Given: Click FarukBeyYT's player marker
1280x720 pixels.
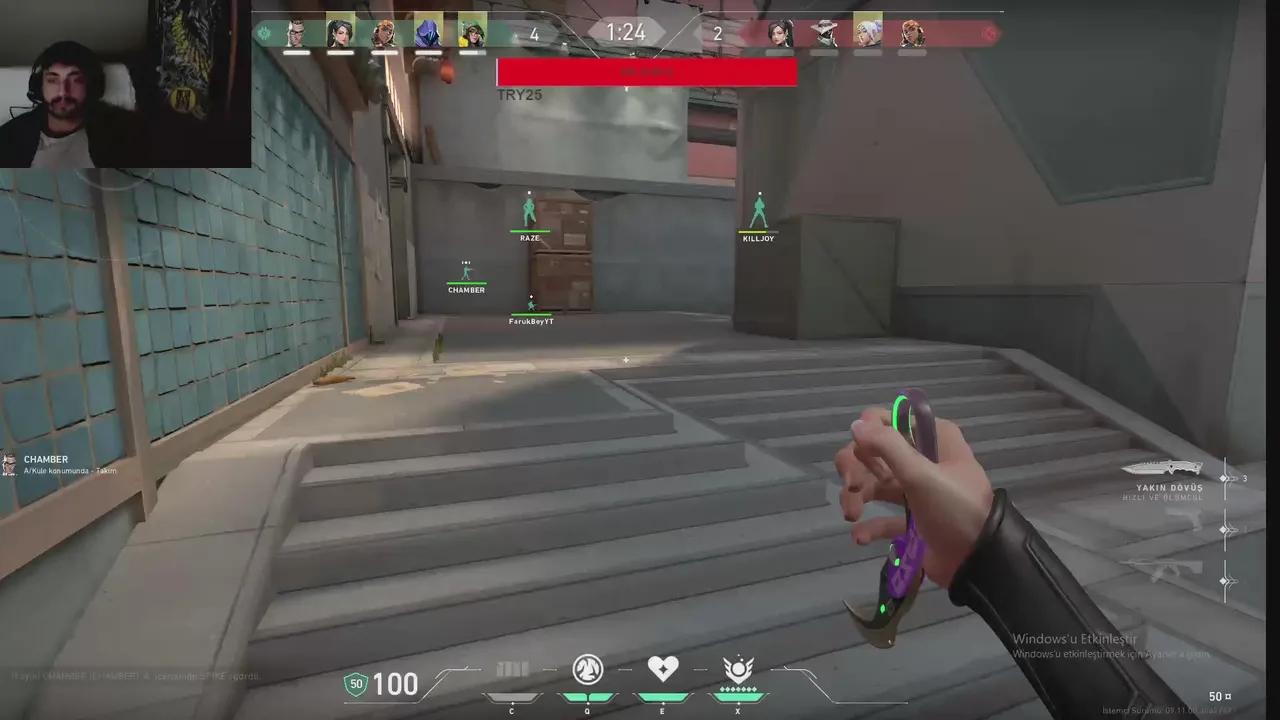Looking at the screenshot, I should pyautogui.click(x=530, y=309).
